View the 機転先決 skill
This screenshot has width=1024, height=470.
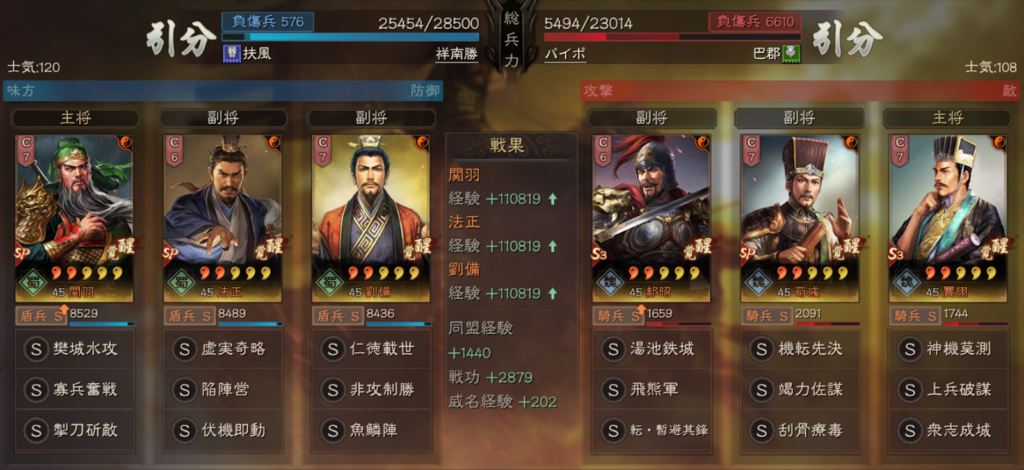pyautogui.click(x=799, y=350)
